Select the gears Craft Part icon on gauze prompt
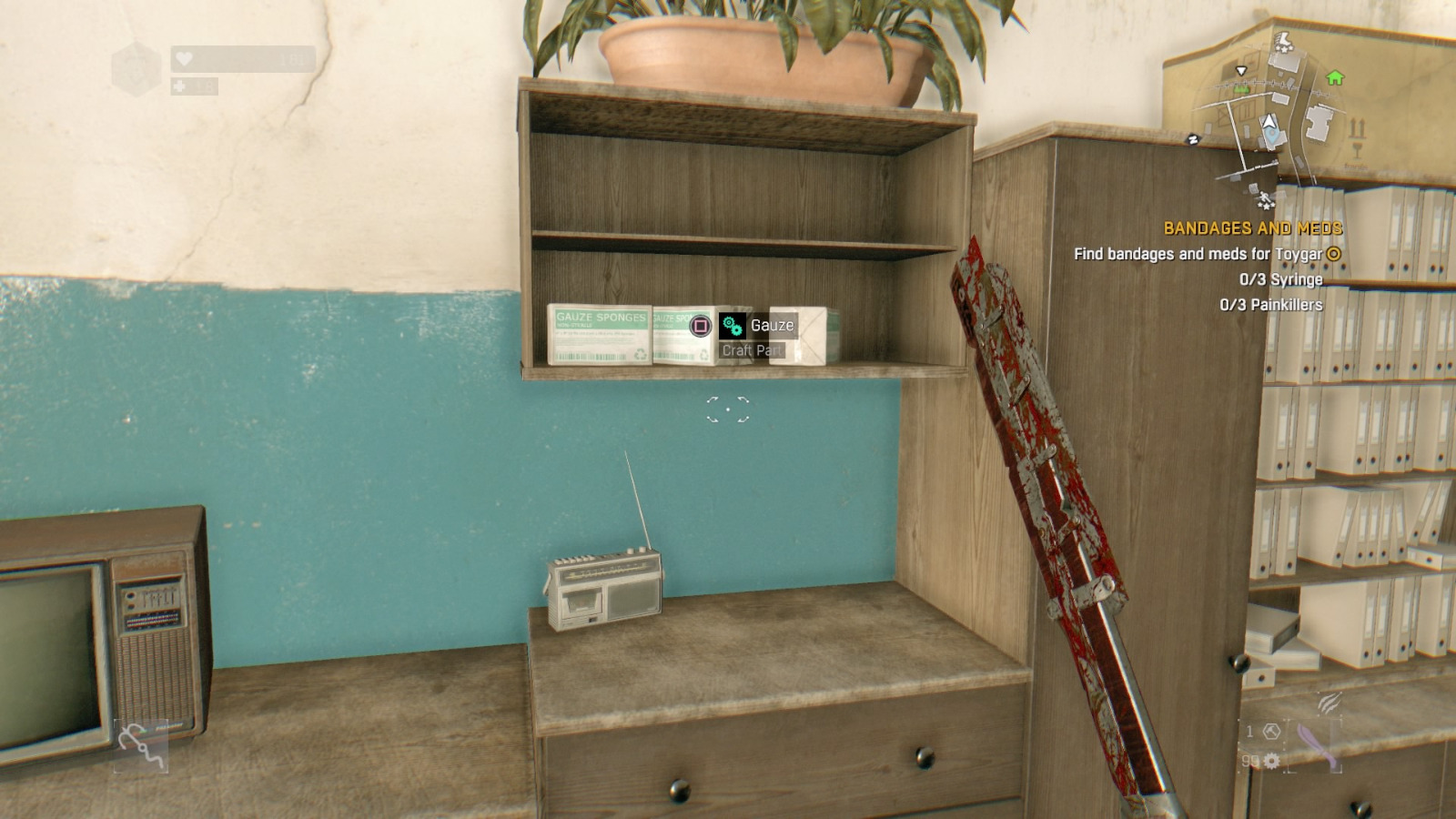 point(734,325)
